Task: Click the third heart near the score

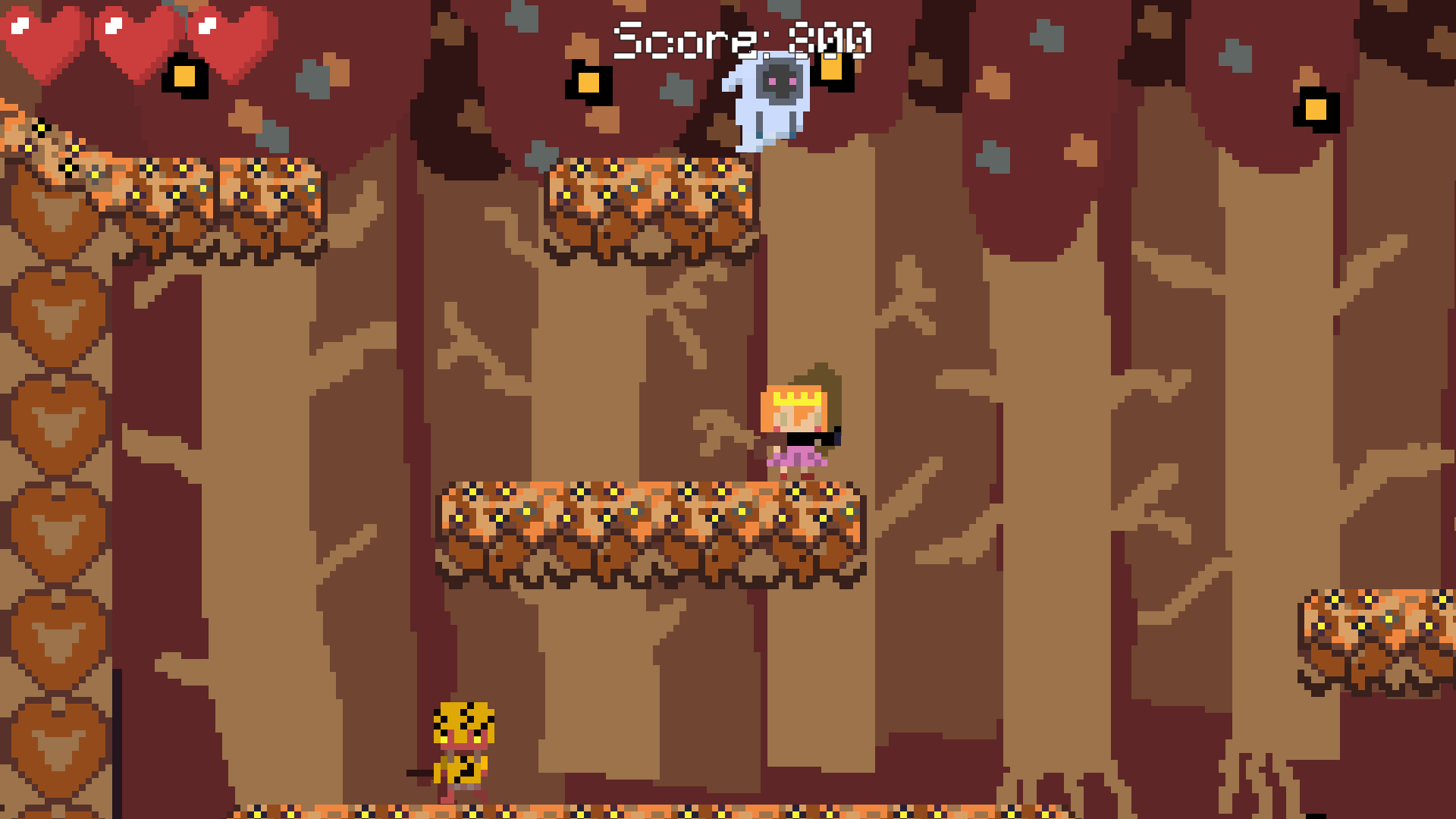Action: coord(231,42)
